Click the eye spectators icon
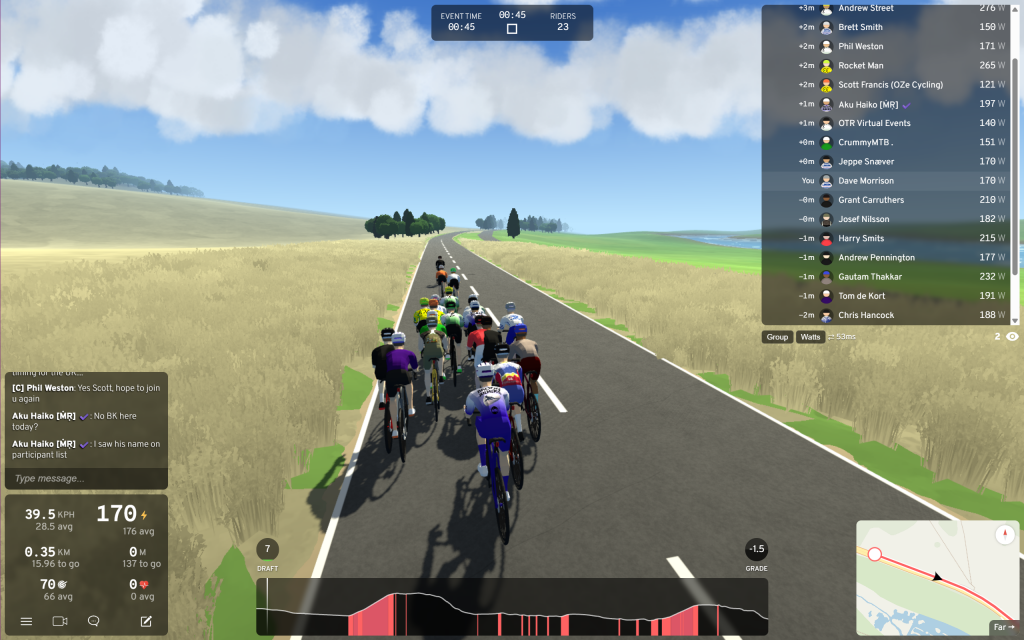Viewport: 1024px width, 640px height. [1012, 337]
